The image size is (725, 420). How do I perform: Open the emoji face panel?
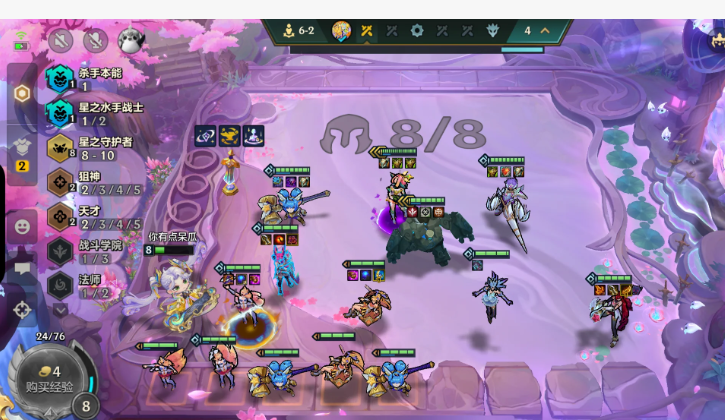tap(22, 227)
